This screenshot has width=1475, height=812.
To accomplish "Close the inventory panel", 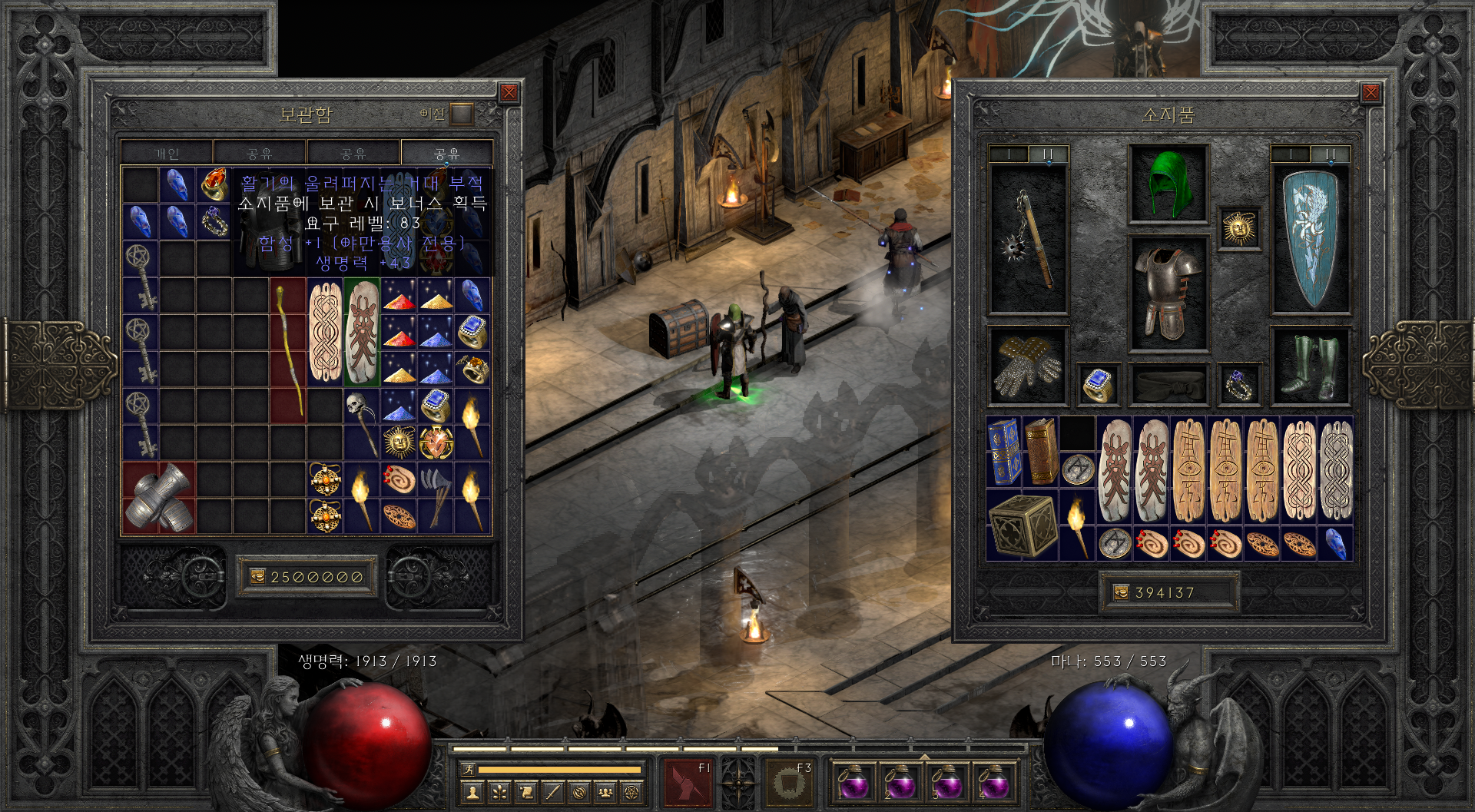I will (x=1371, y=94).
